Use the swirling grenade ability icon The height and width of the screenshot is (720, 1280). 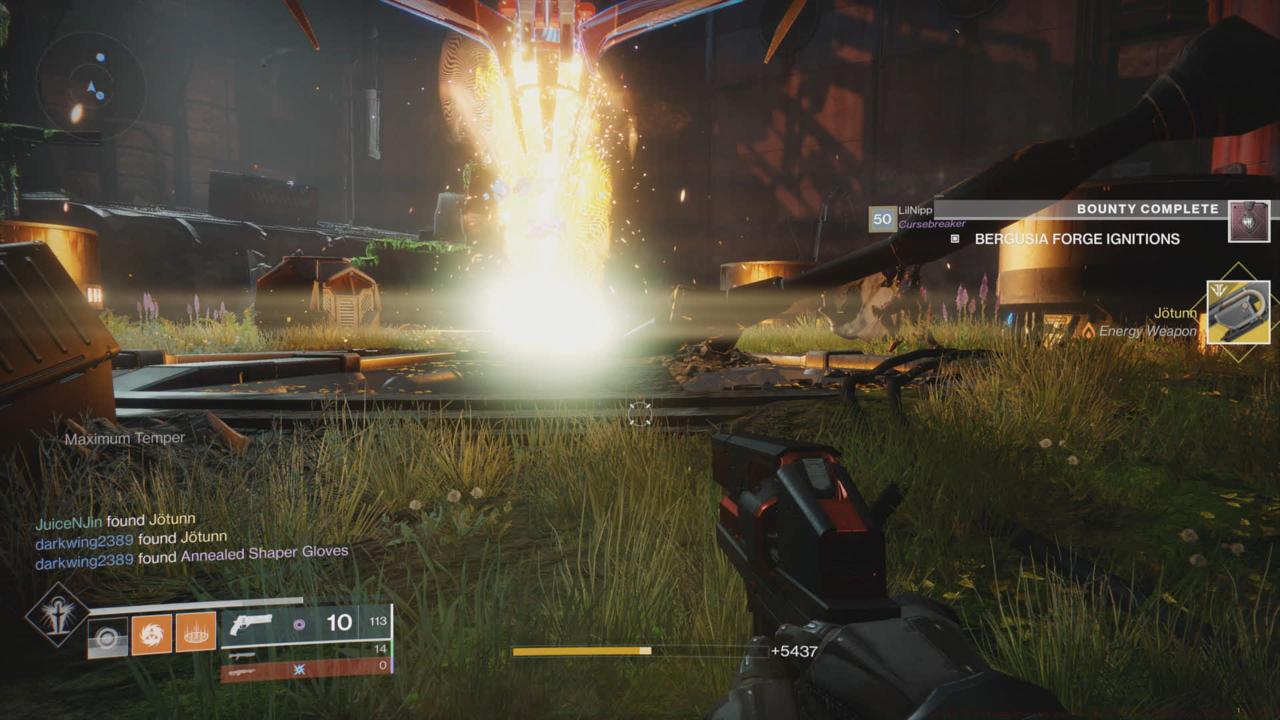[x=152, y=634]
